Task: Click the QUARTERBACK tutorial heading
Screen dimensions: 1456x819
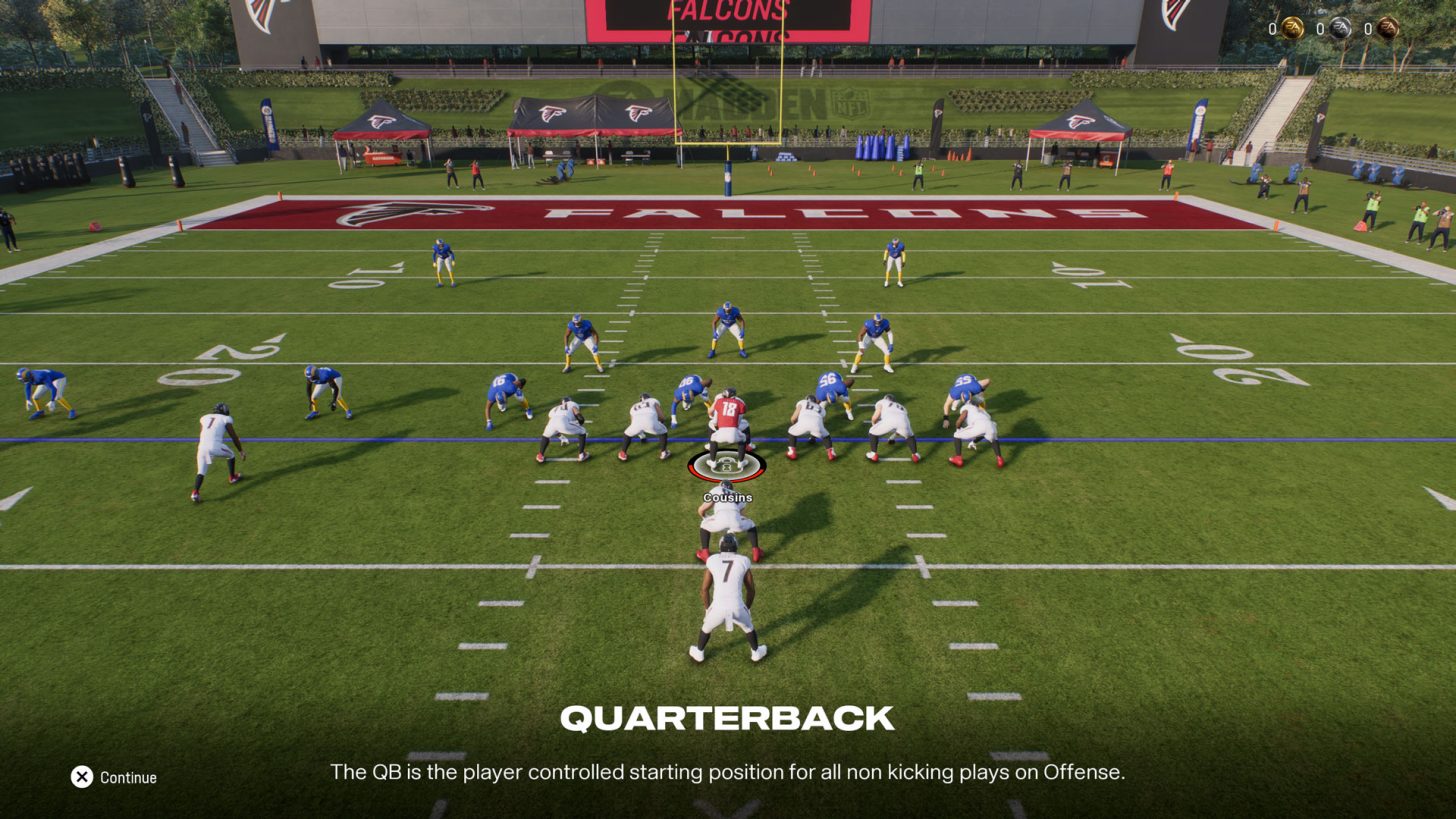Action: [x=727, y=718]
